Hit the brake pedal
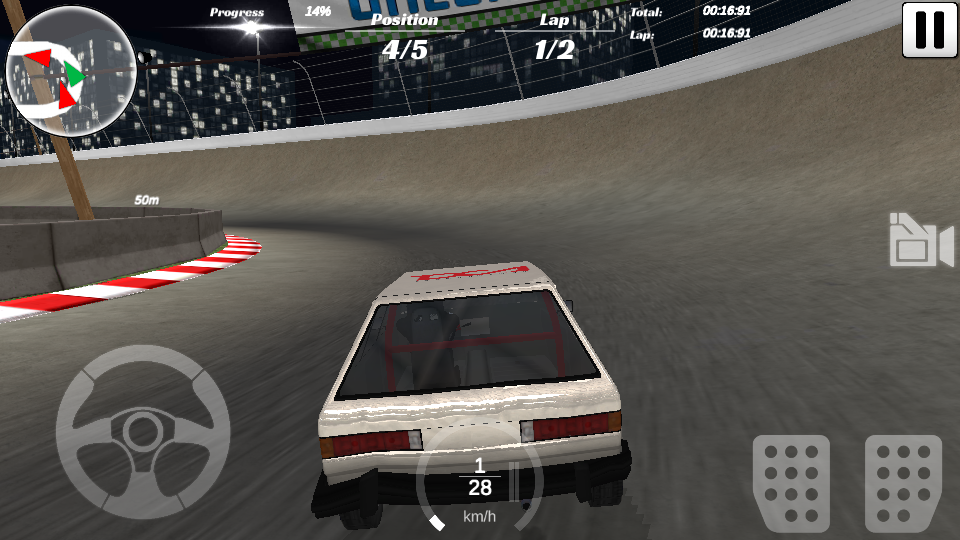Screen dimensions: 960x540 click(x=791, y=482)
